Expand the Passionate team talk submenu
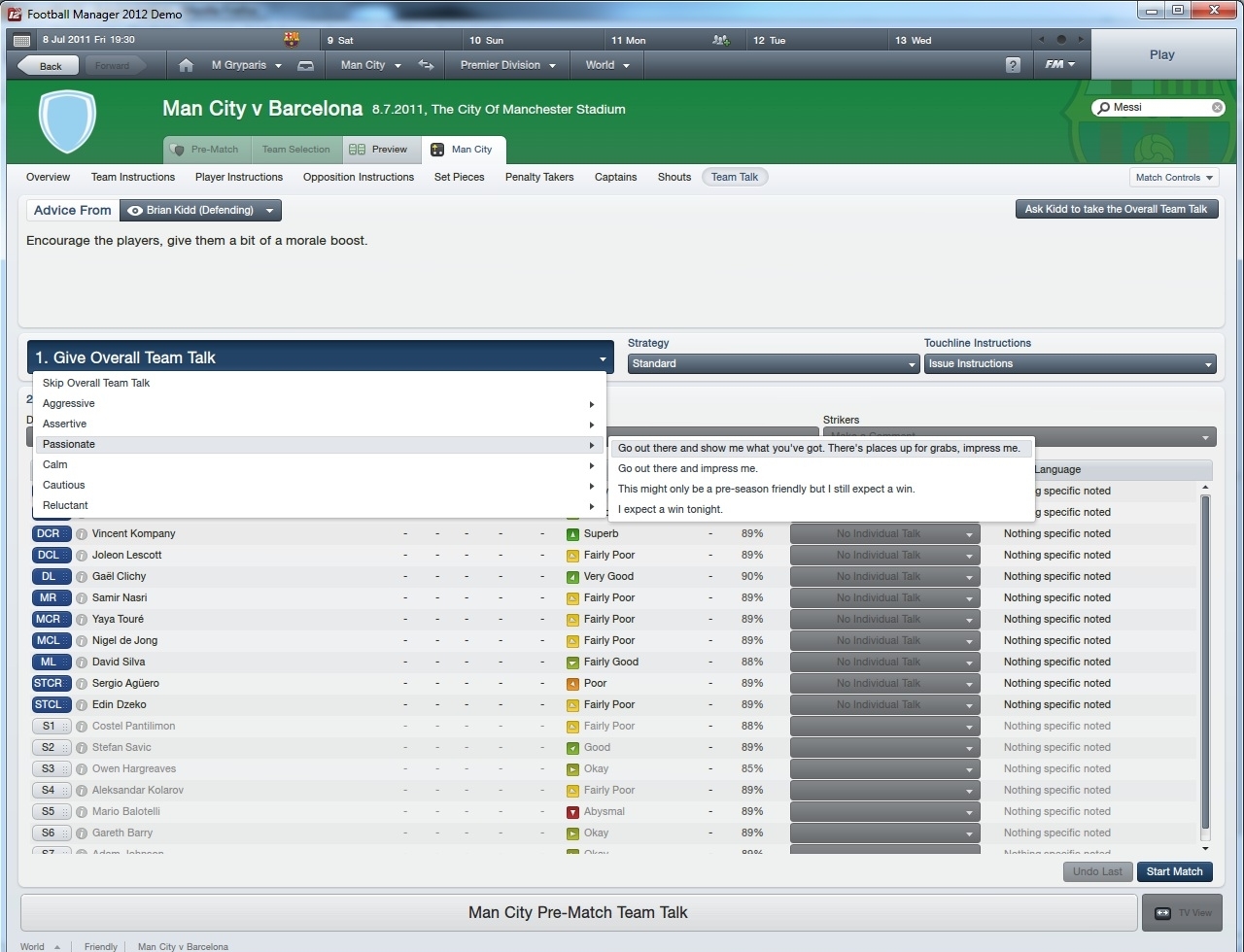Screen dimensions: 1244x952 (592, 445)
